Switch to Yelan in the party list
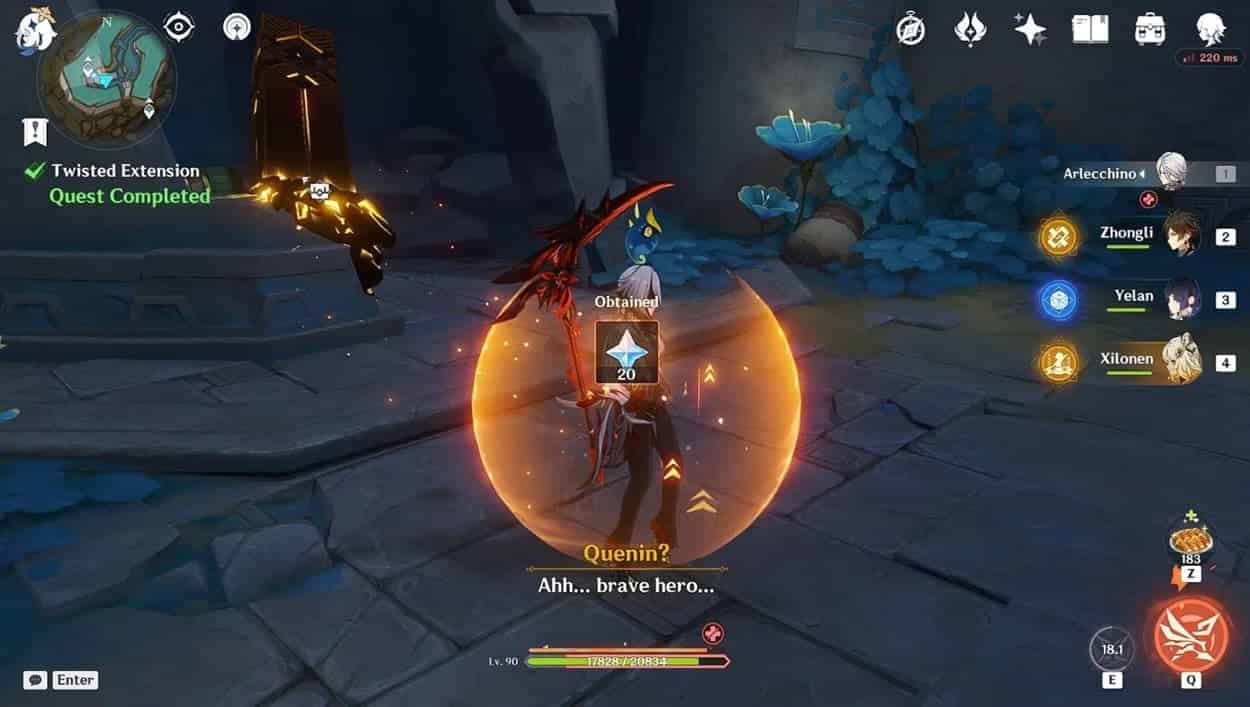Image resolution: width=1250 pixels, height=707 pixels. click(x=1181, y=298)
